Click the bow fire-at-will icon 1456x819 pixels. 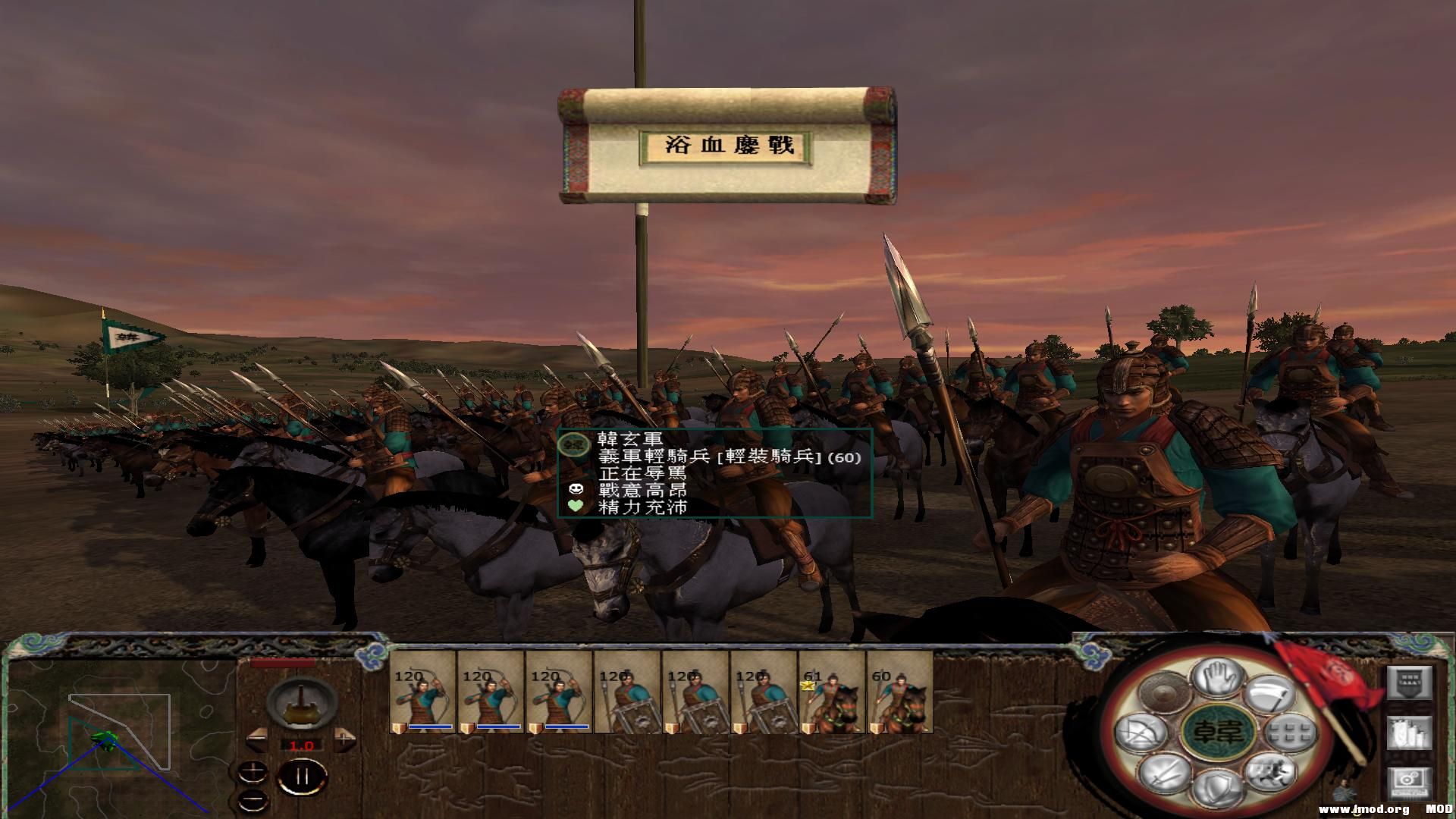pyautogui.click(x=1141, y=732)
